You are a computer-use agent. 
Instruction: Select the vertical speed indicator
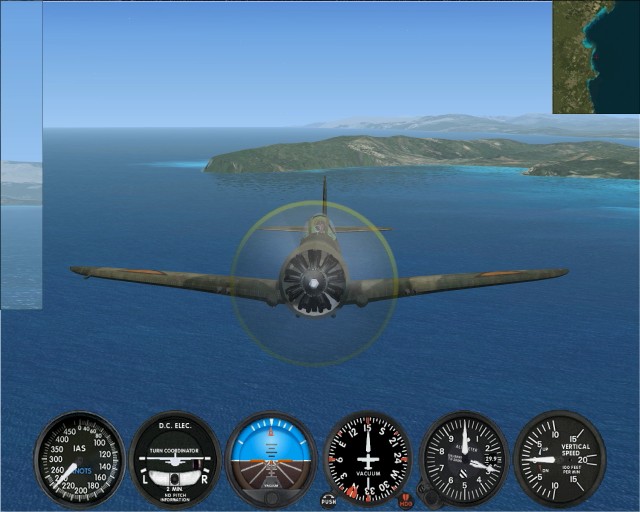pyautogui.click(x=559, y=460)
